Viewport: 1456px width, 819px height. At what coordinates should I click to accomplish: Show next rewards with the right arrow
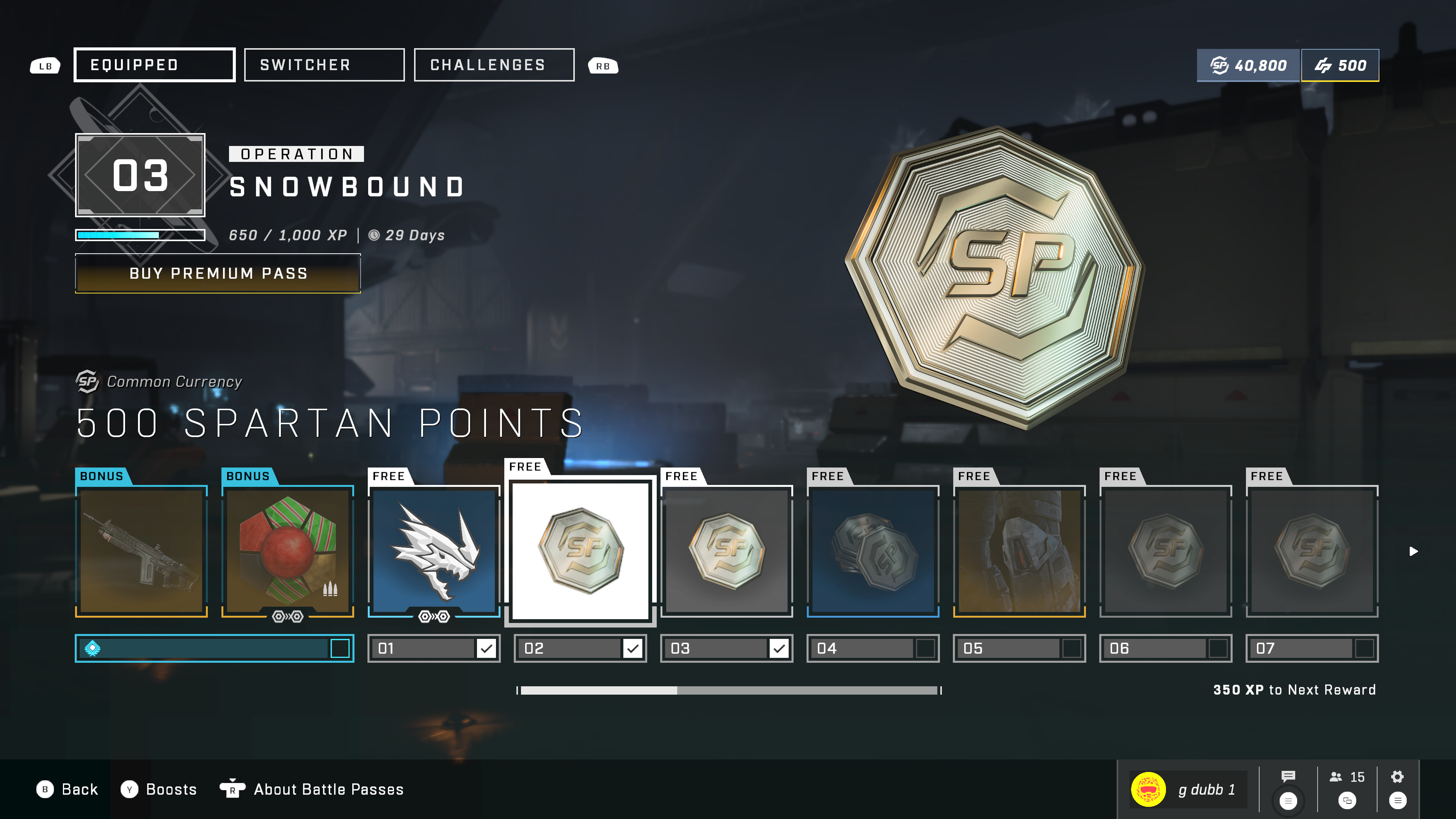click(1413, 551)
